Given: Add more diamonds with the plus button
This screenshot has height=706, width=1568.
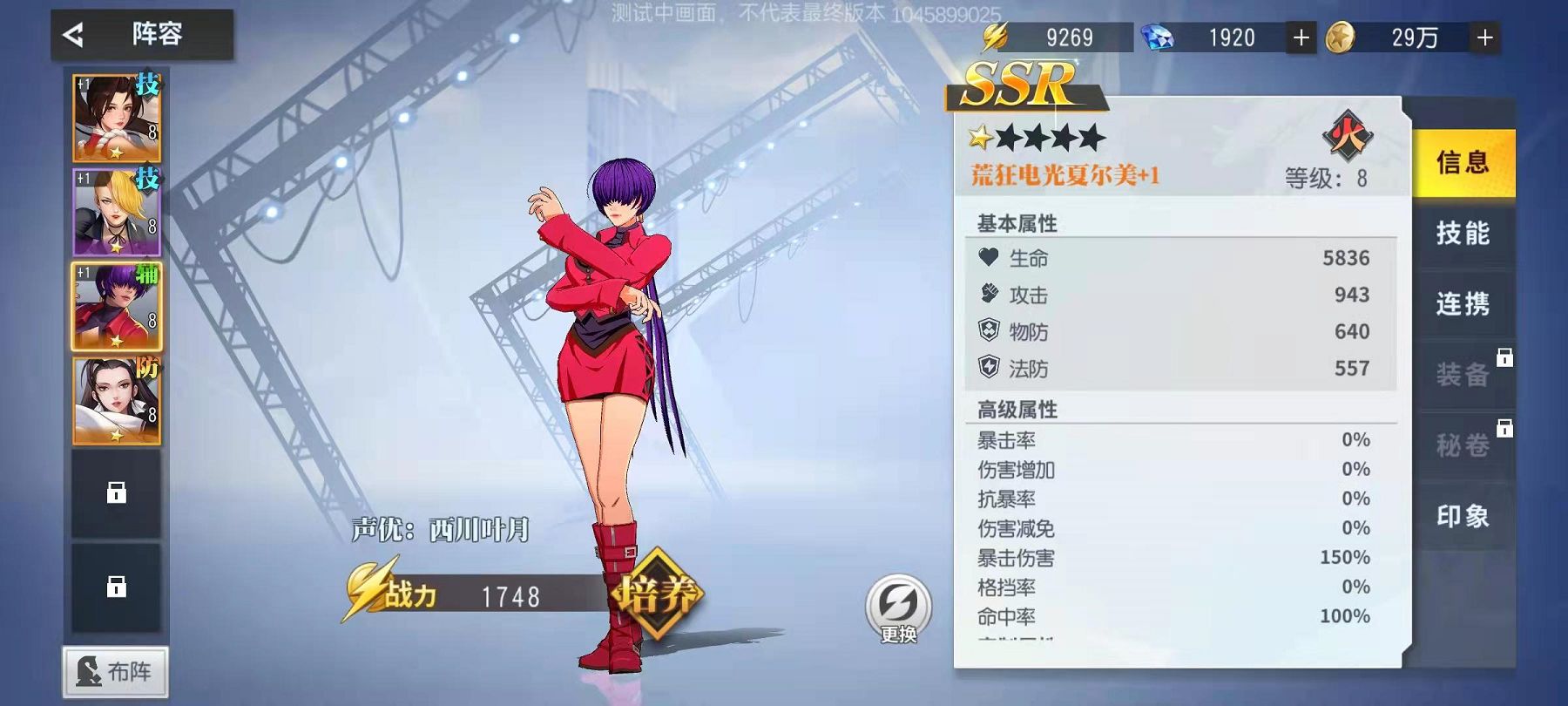Looking at the screenshot, I should pos(1301,37).
